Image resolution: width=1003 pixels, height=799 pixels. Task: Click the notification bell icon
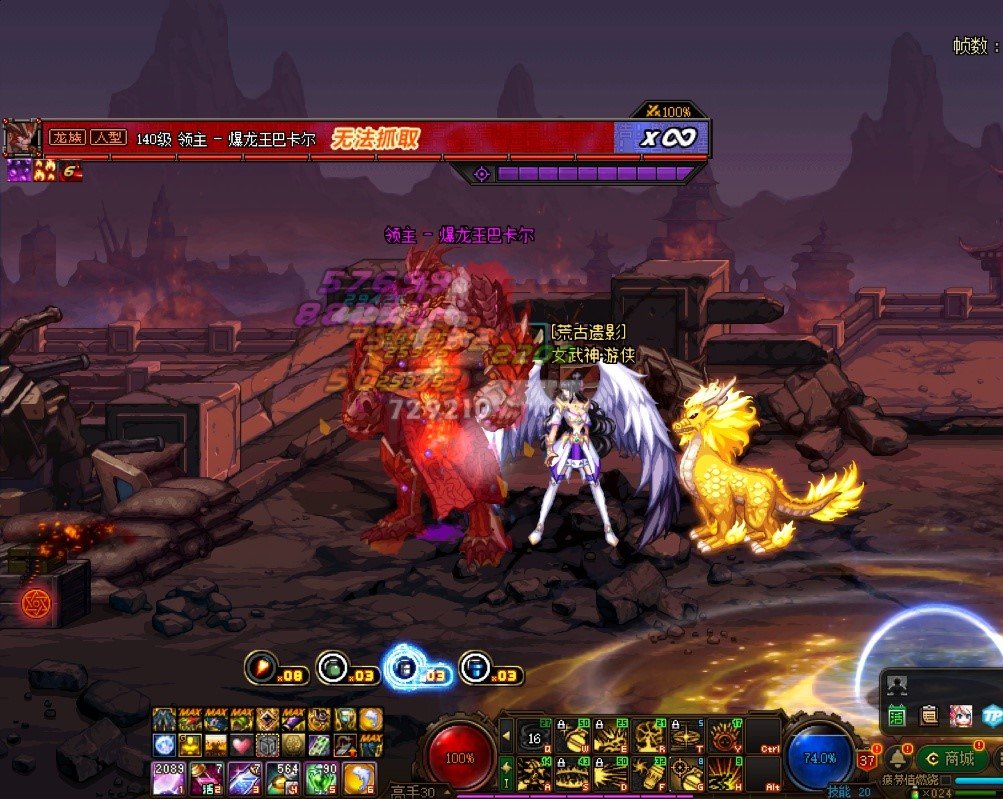point(897,757)
